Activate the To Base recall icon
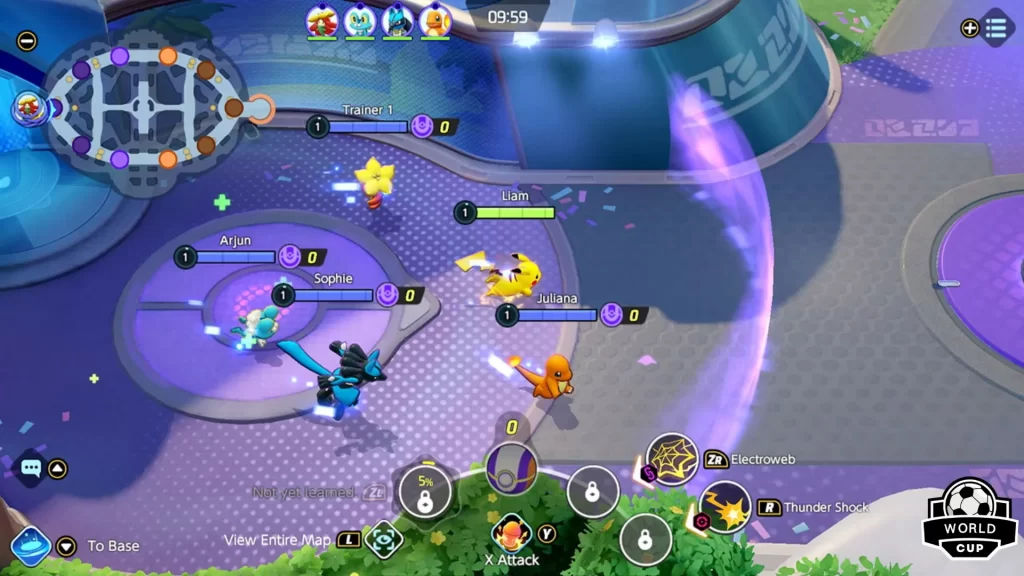The image size is (1024, 576). coord(31,546)
